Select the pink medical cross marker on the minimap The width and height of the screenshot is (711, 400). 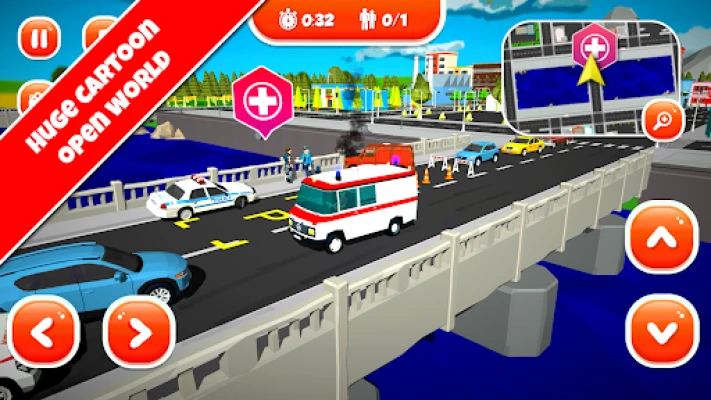(x=594, y=45)
